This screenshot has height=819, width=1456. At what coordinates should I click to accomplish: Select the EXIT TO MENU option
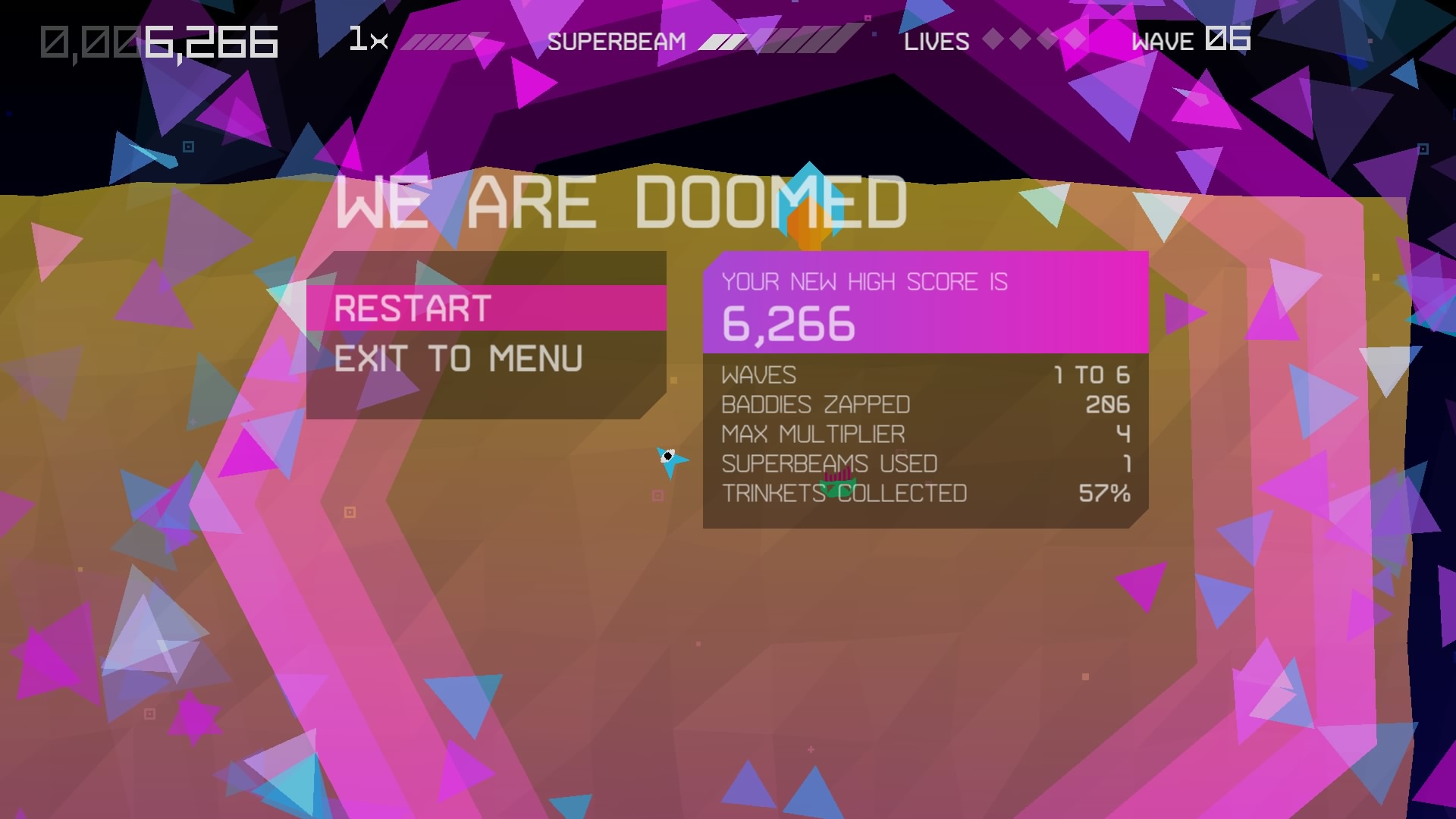point(459,359)
